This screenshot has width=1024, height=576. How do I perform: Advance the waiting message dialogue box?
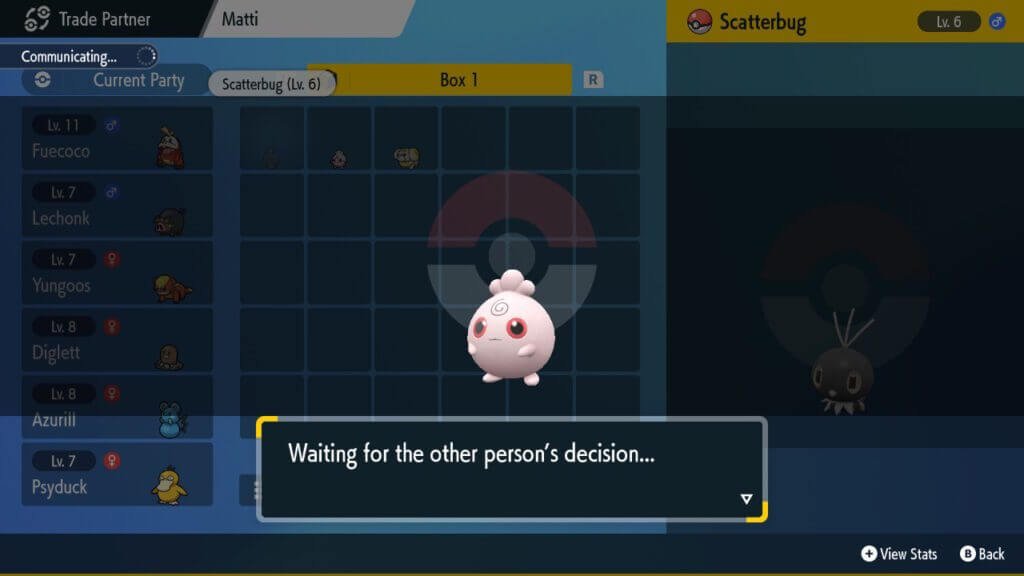point(746,498)
